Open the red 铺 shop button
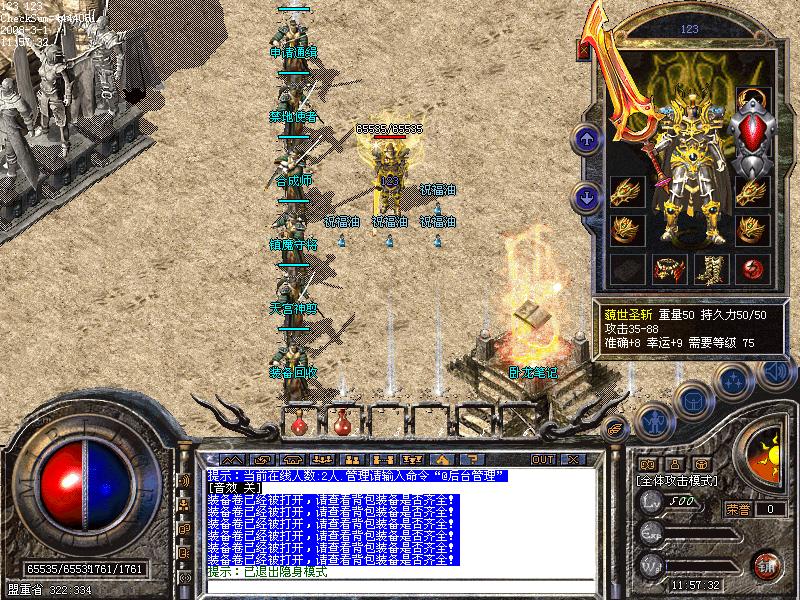 [767, 565]
